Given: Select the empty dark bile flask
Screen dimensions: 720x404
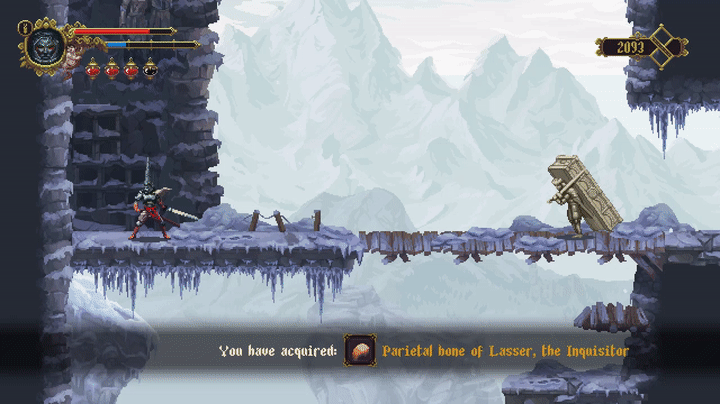Looking at the screenshot, I should pos(150,69).
